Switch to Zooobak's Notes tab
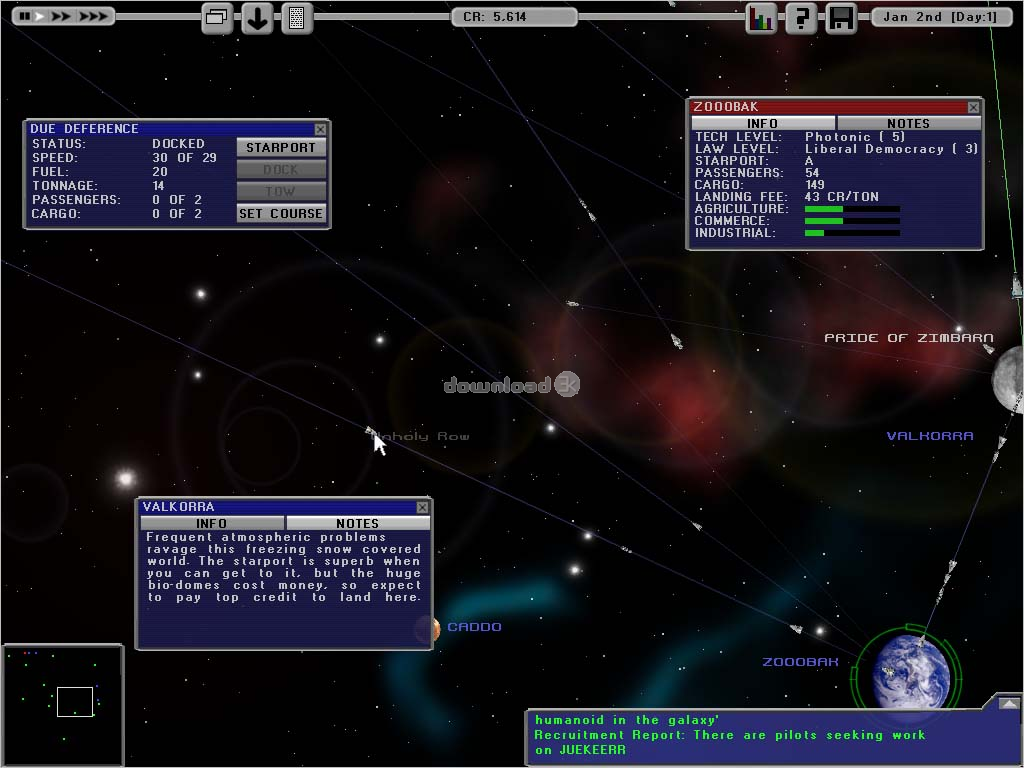Viewport: 1024px width, 768px height. tap(908, 123)
